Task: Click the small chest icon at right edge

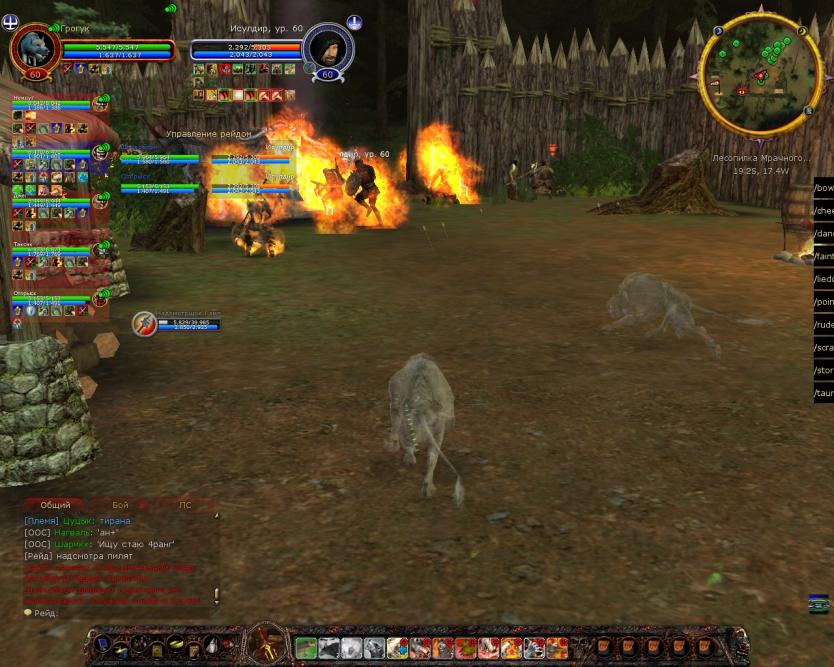Action: (x=819, y=603)
